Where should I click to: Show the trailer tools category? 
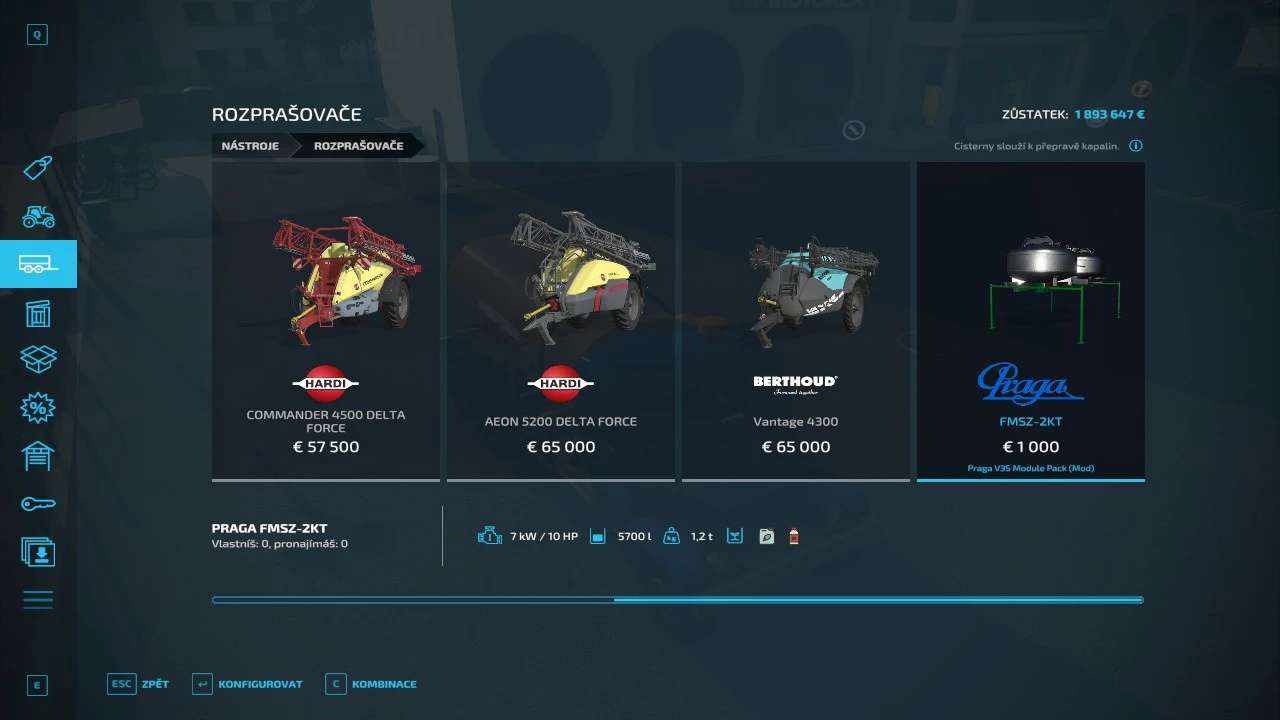point(38,264)
